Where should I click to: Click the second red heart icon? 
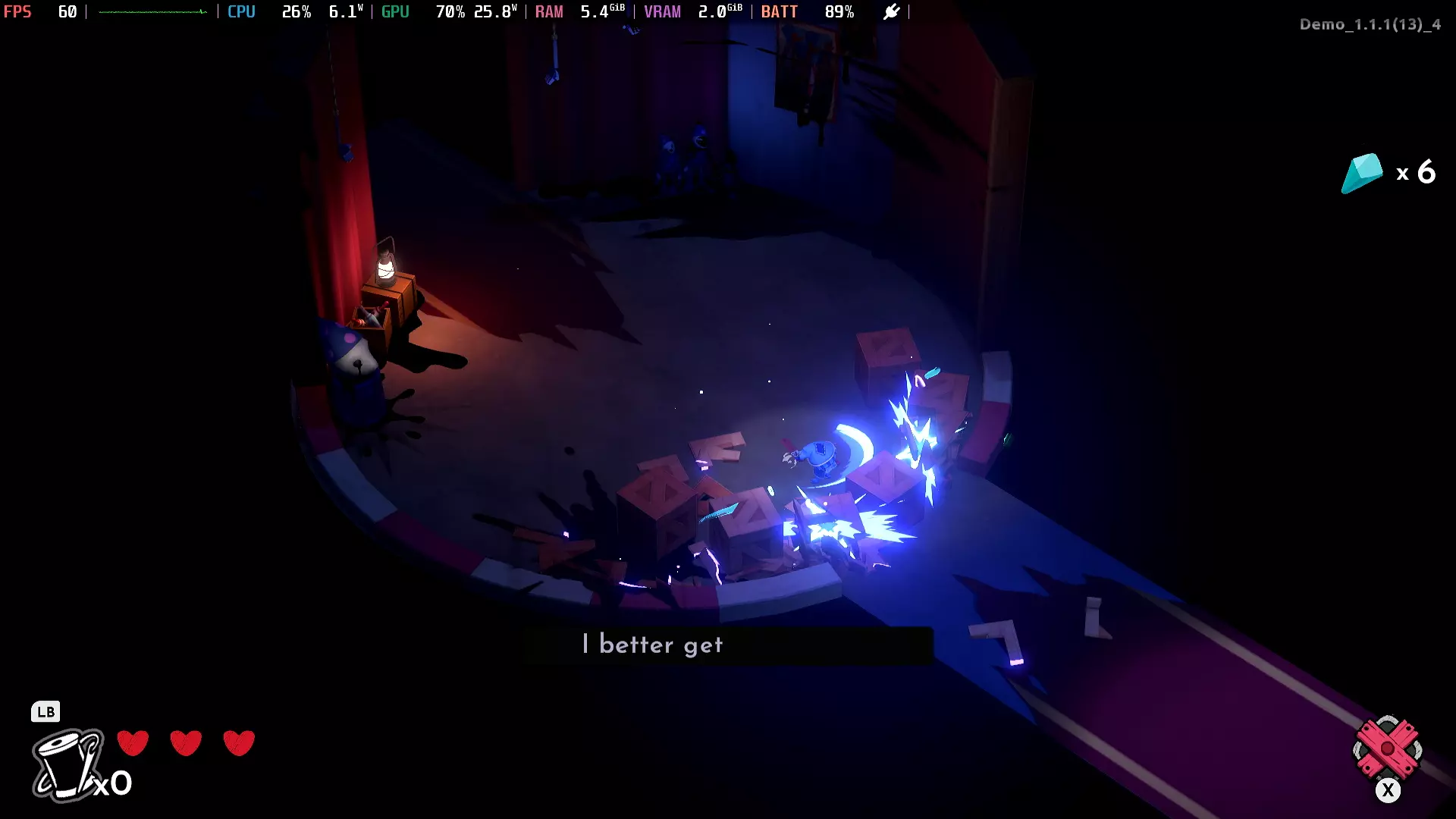[186, 743]
